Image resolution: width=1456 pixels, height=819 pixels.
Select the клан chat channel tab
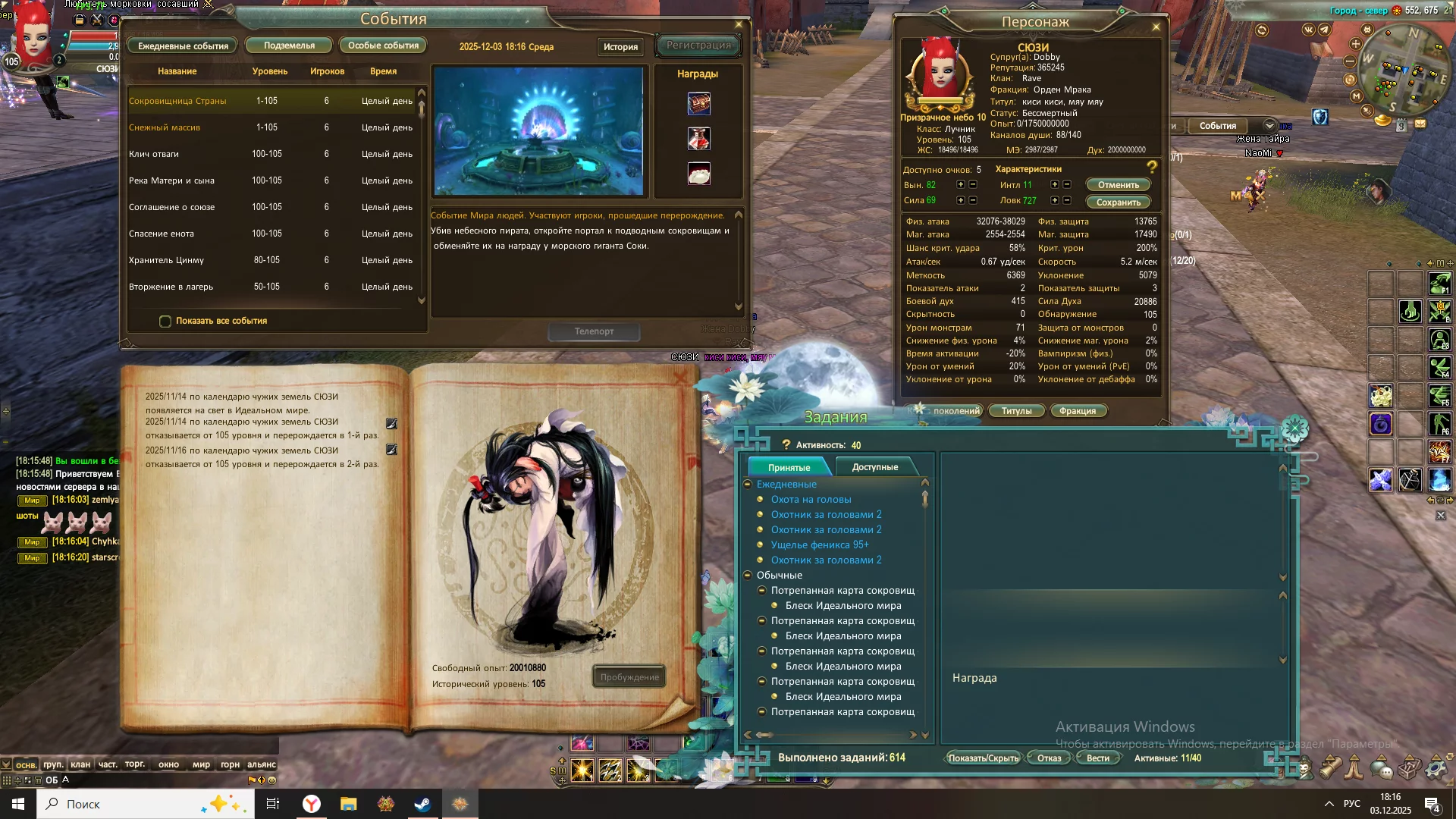click(x=80, y=764)
